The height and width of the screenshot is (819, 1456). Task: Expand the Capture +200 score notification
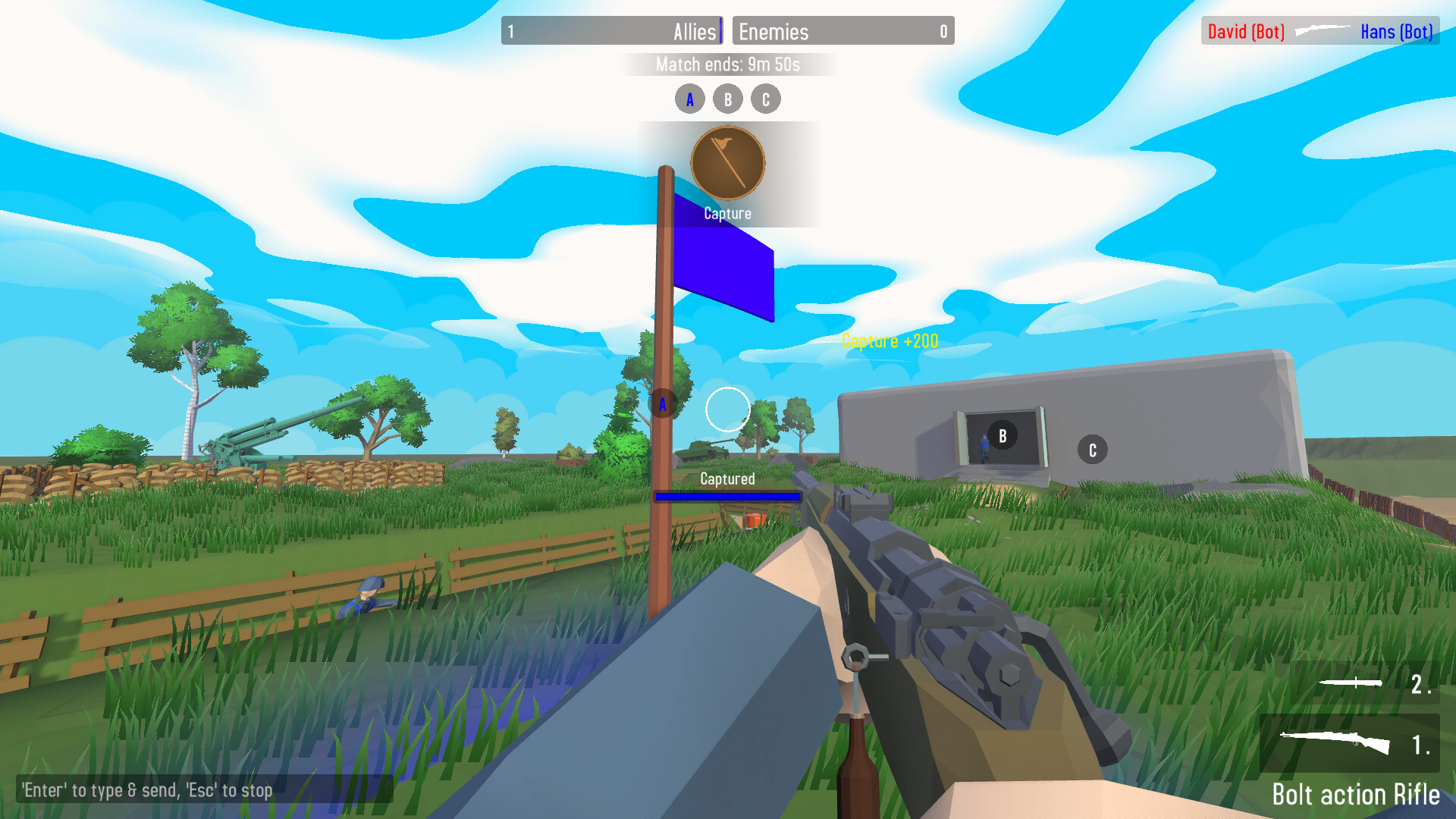[890, 340]
